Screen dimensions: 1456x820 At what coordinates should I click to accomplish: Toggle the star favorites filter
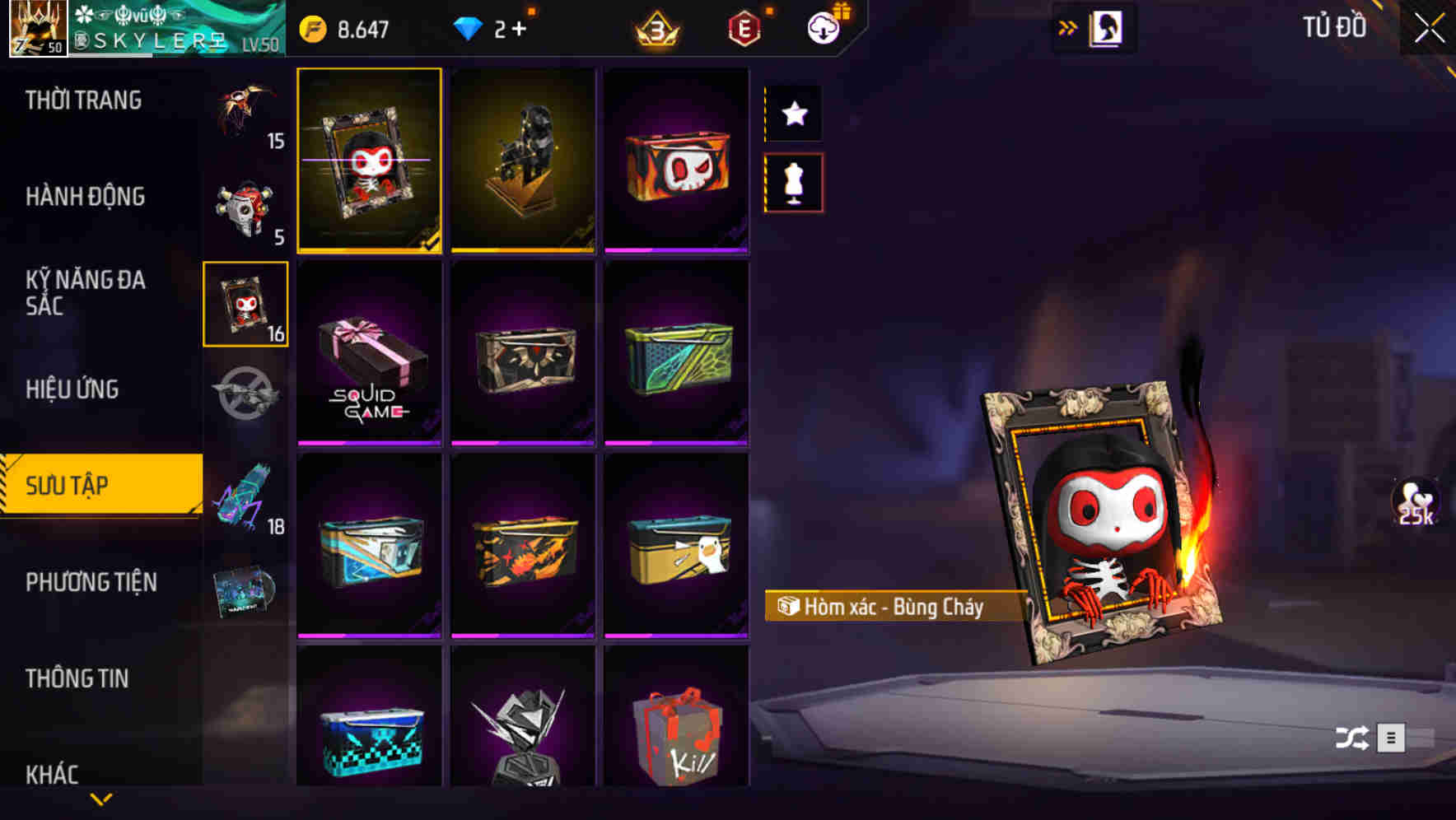793,114
